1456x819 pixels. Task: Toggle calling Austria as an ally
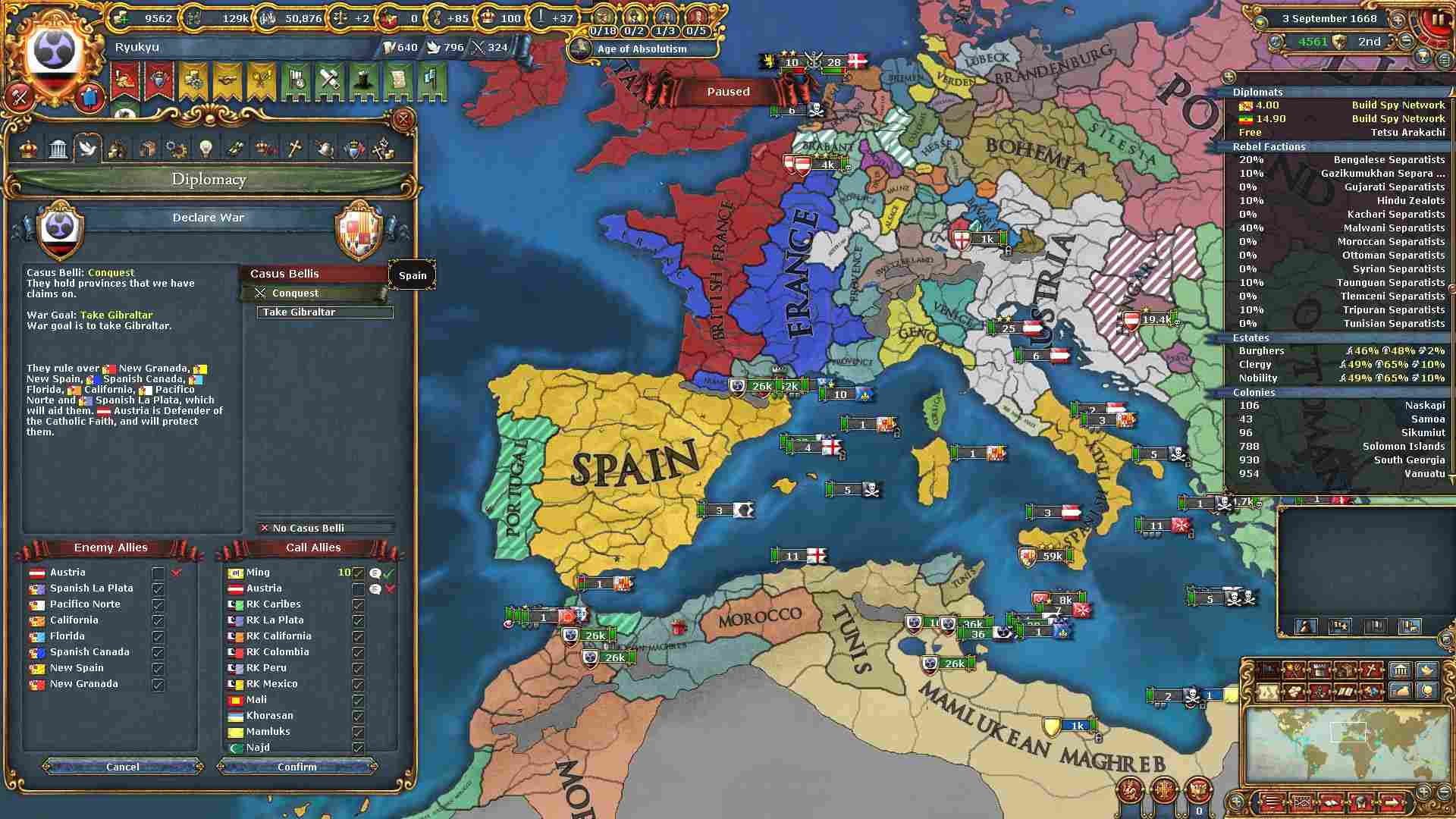358,589
